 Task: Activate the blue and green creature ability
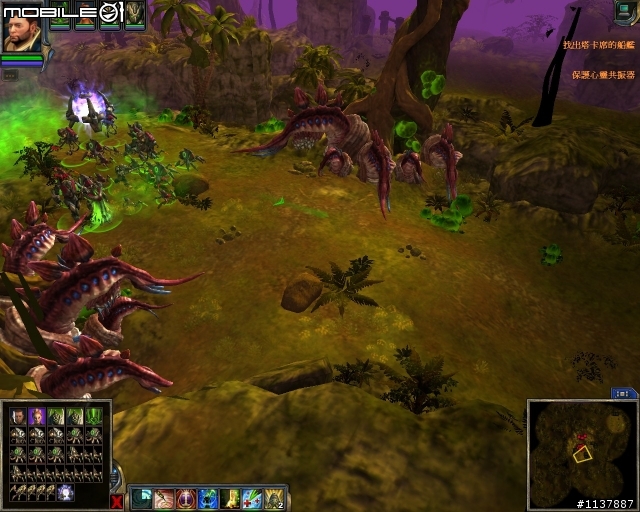click(x=208, y=498)
